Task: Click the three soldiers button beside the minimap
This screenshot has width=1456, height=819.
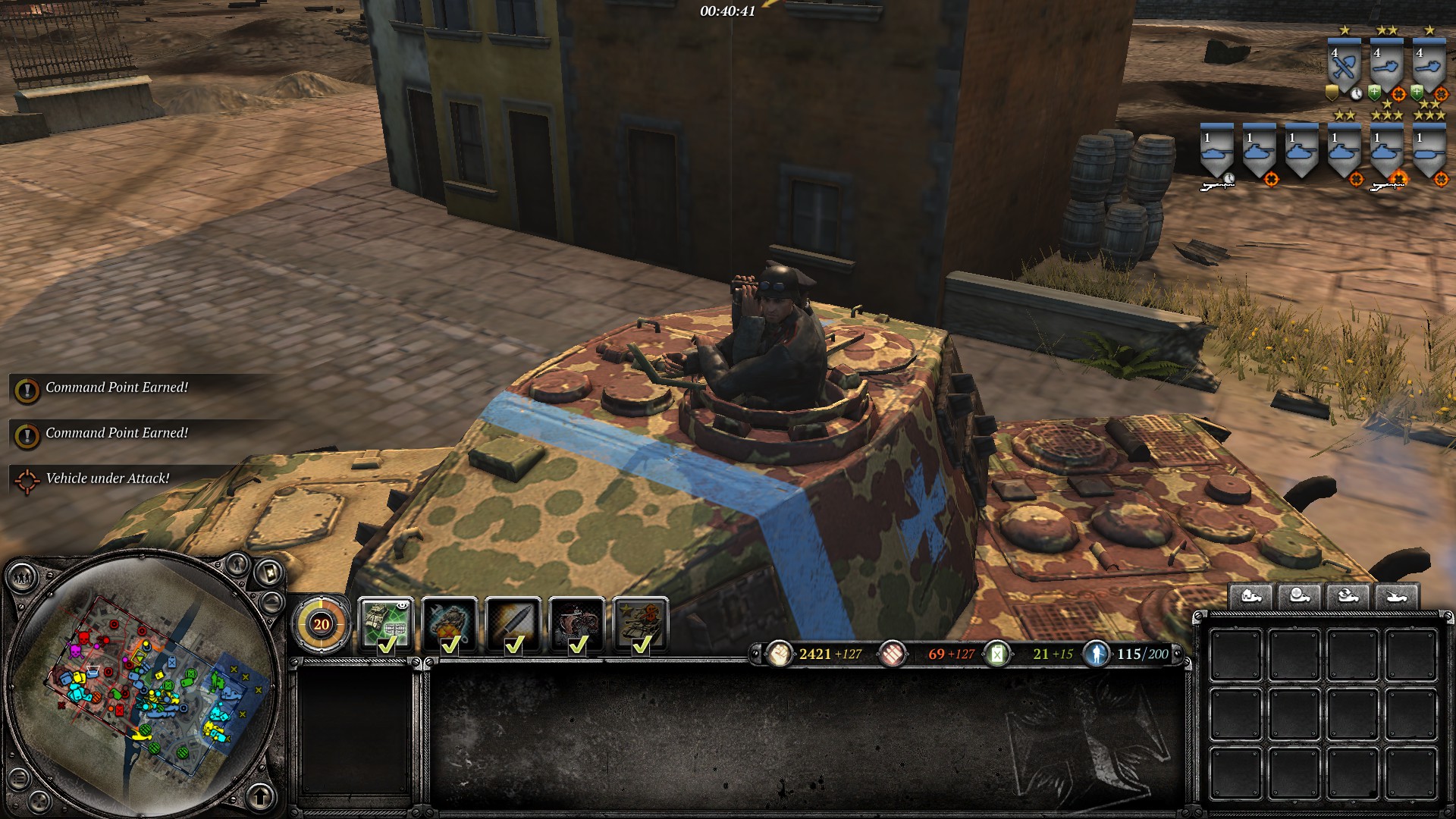Action: click(22, 579)
